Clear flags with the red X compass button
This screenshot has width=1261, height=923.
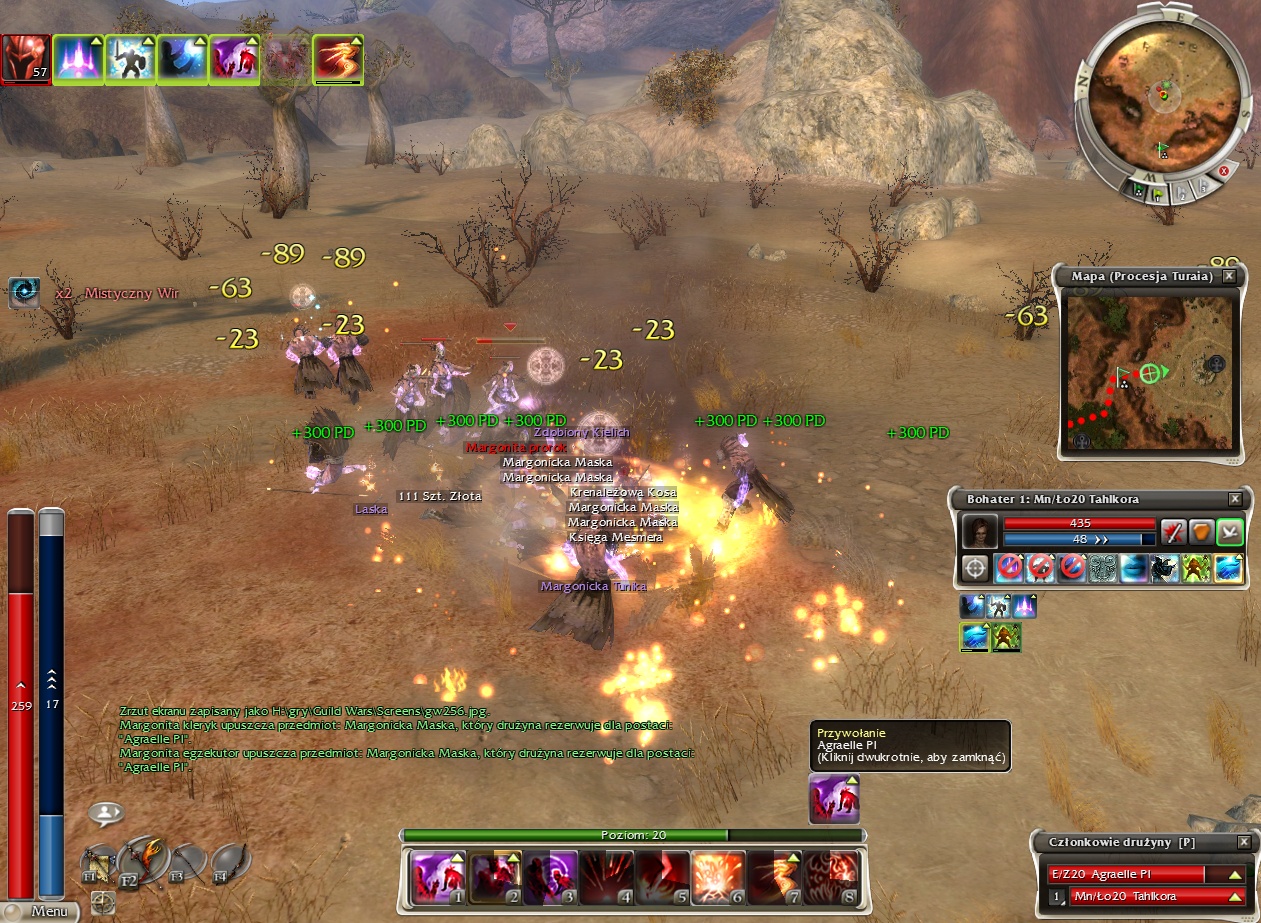point(1223,171)
